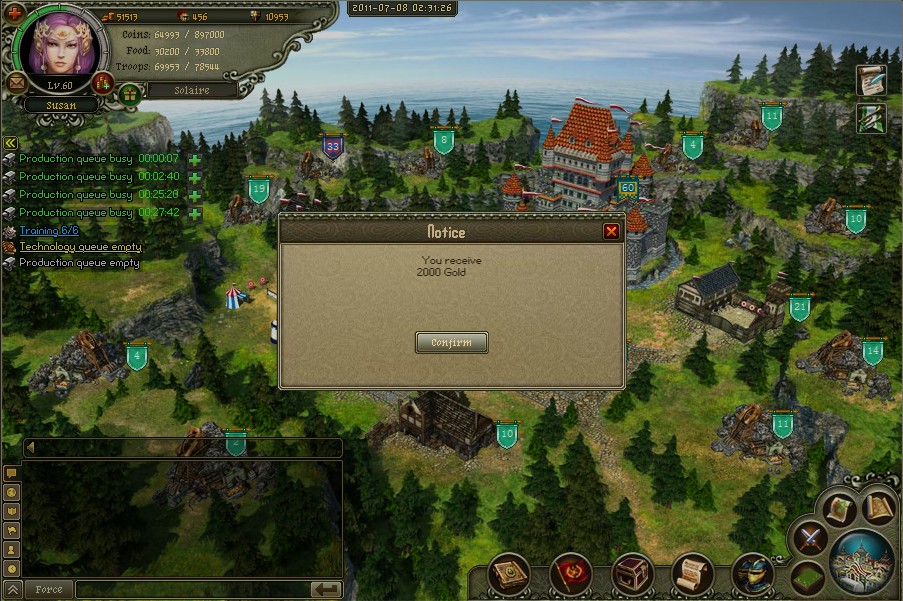Choose the Force chat channel button
This screenshot has height=601, width=903.
tap(48, 590)
